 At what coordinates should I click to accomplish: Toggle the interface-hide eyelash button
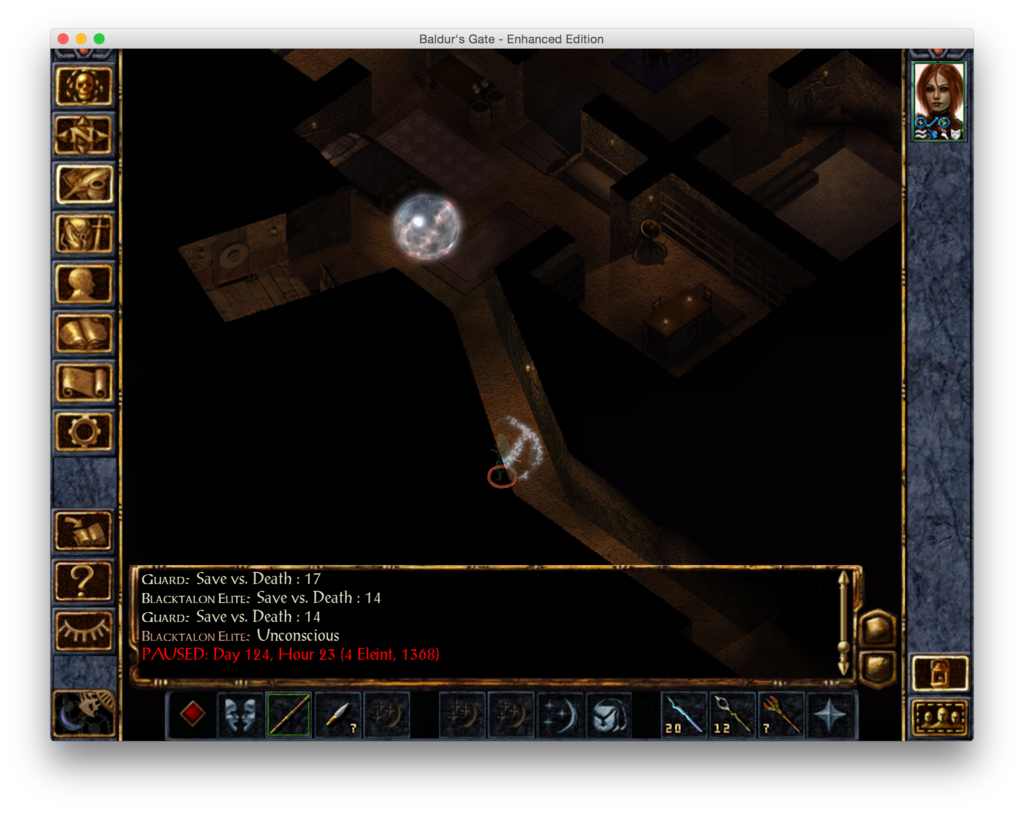point(84,630)
